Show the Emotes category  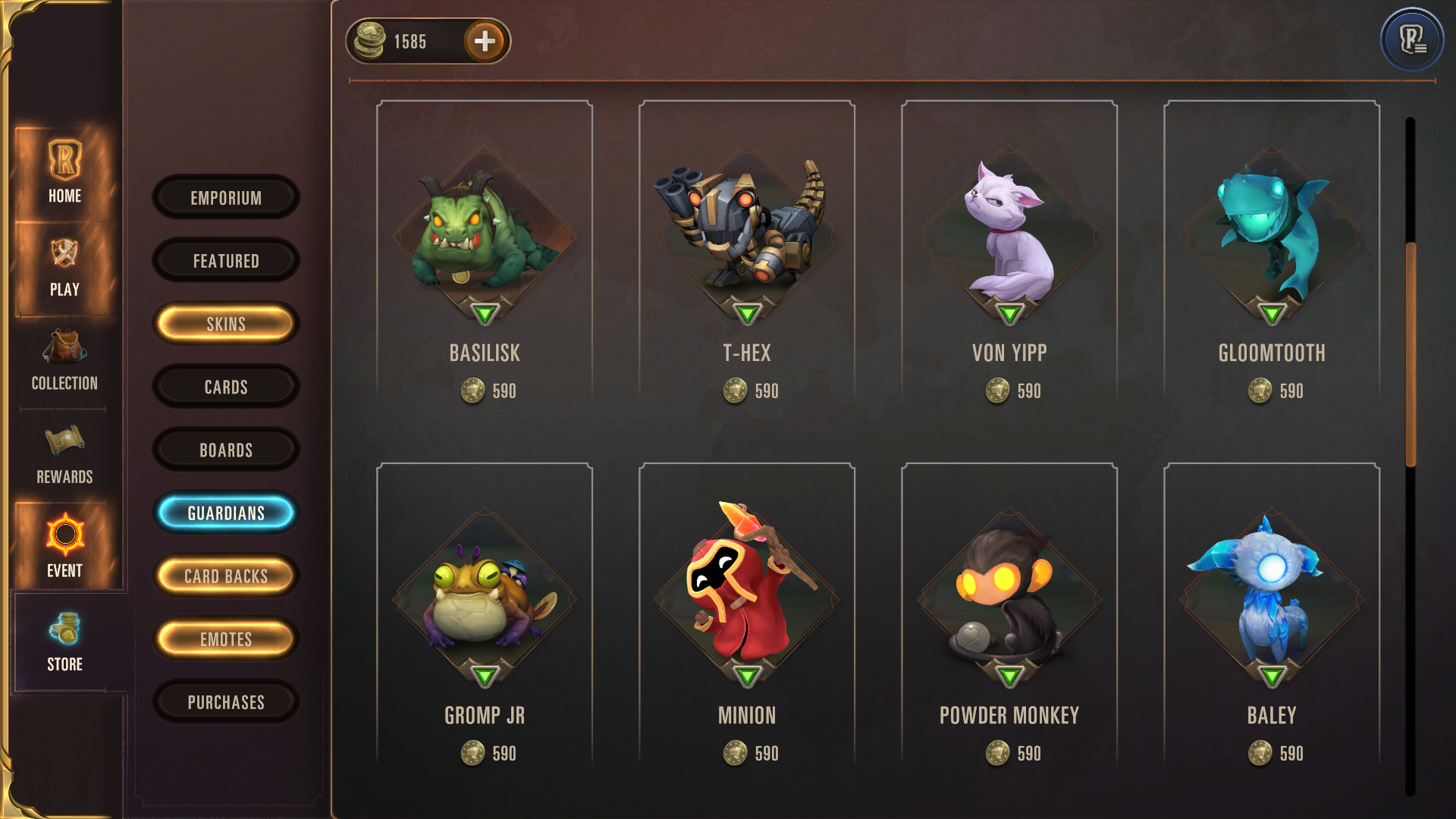[226, 639]
